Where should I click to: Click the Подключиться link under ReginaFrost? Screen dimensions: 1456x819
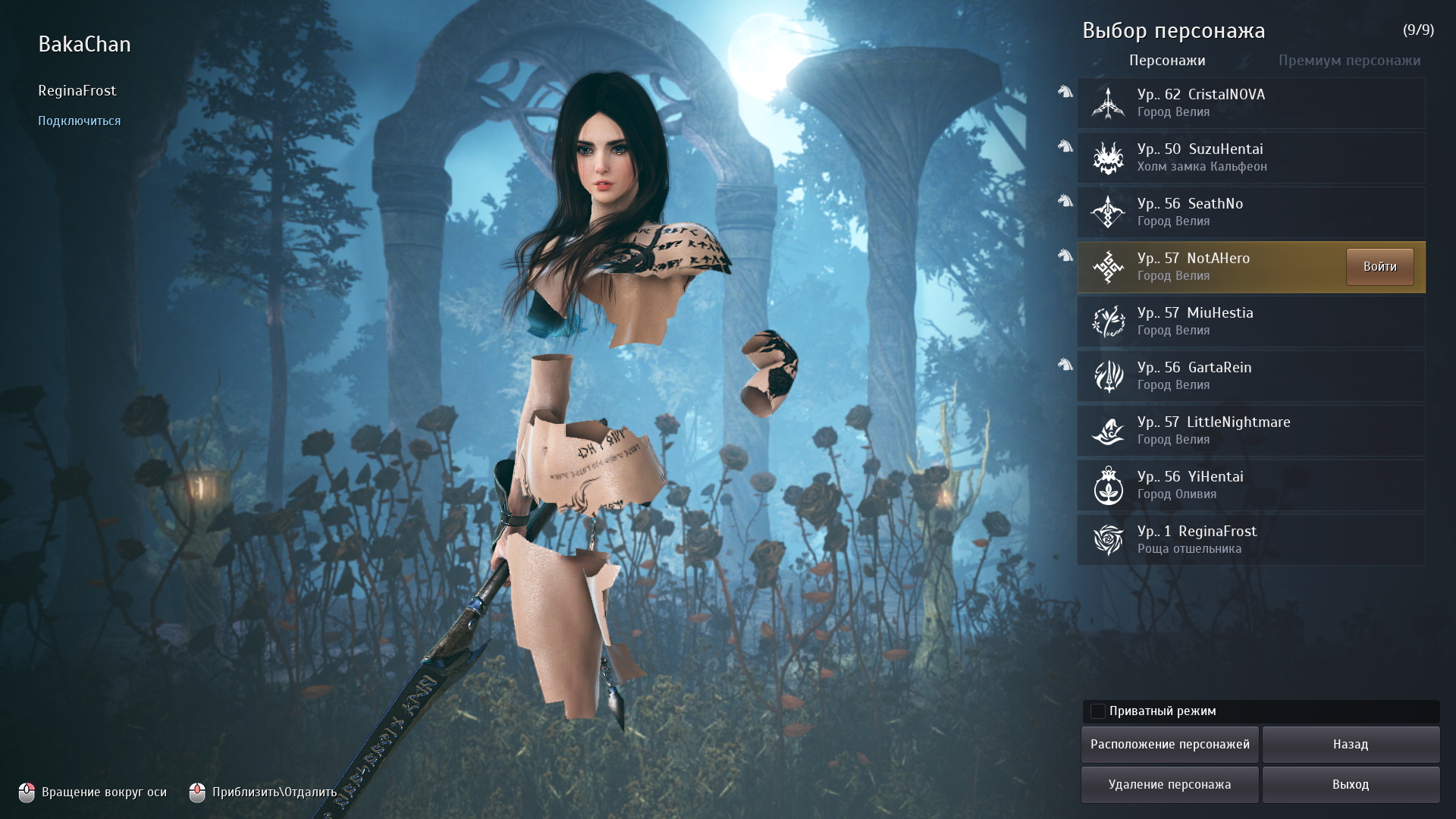click(x=80, y=121)
